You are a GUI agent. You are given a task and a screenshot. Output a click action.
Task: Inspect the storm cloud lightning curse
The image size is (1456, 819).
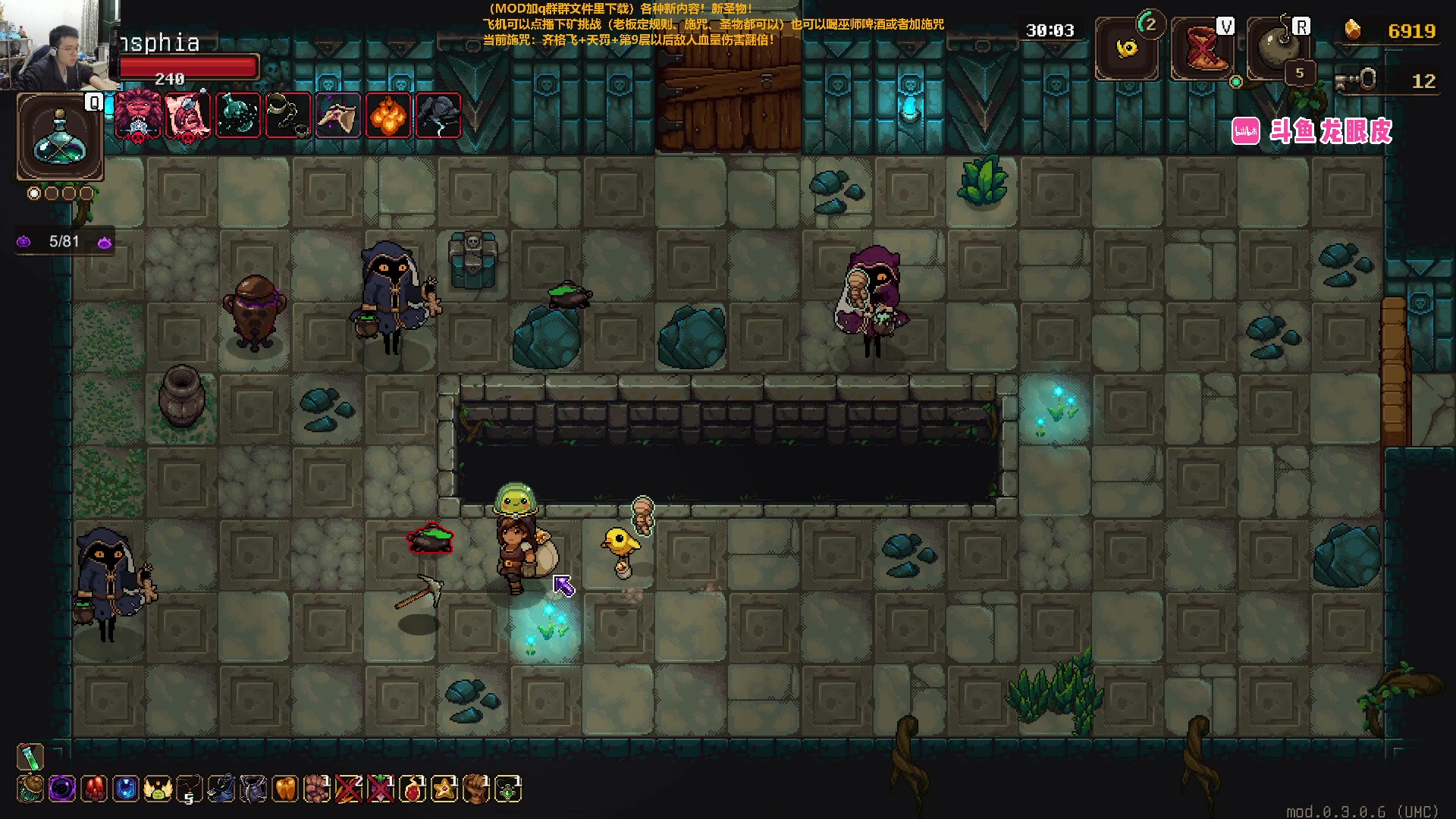coord(438,116)
